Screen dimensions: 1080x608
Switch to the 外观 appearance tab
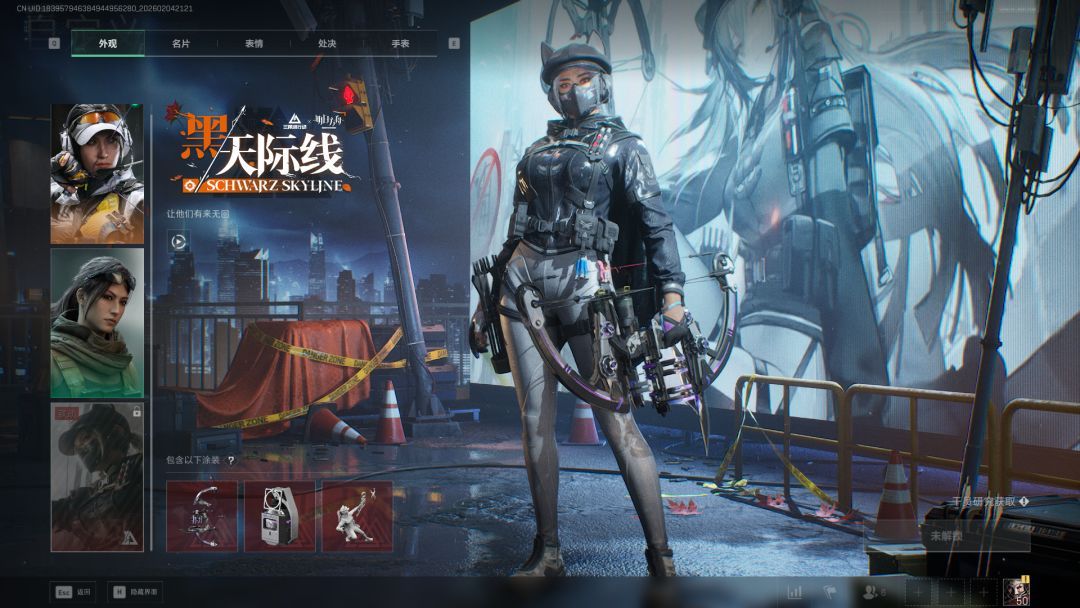[x=108, y=44]
